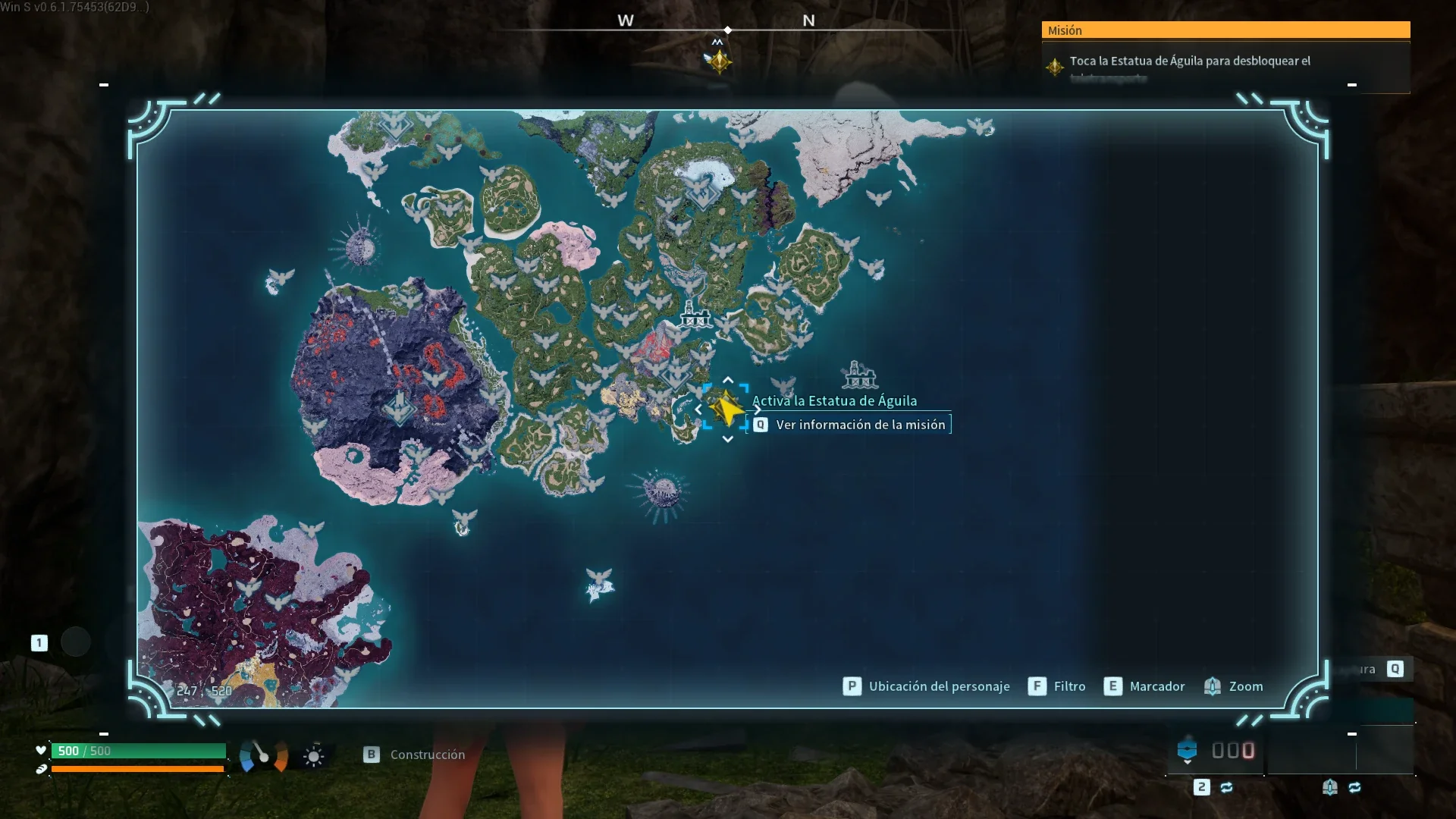Click the ruins icon east of the mission marker

859,375
